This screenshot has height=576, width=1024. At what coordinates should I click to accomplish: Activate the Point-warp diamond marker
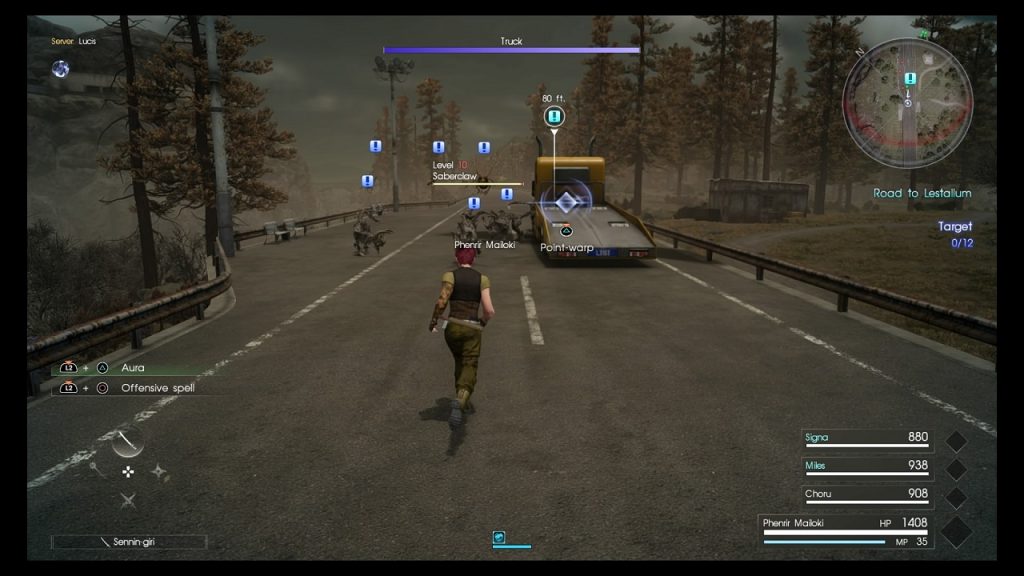point(566,204)
